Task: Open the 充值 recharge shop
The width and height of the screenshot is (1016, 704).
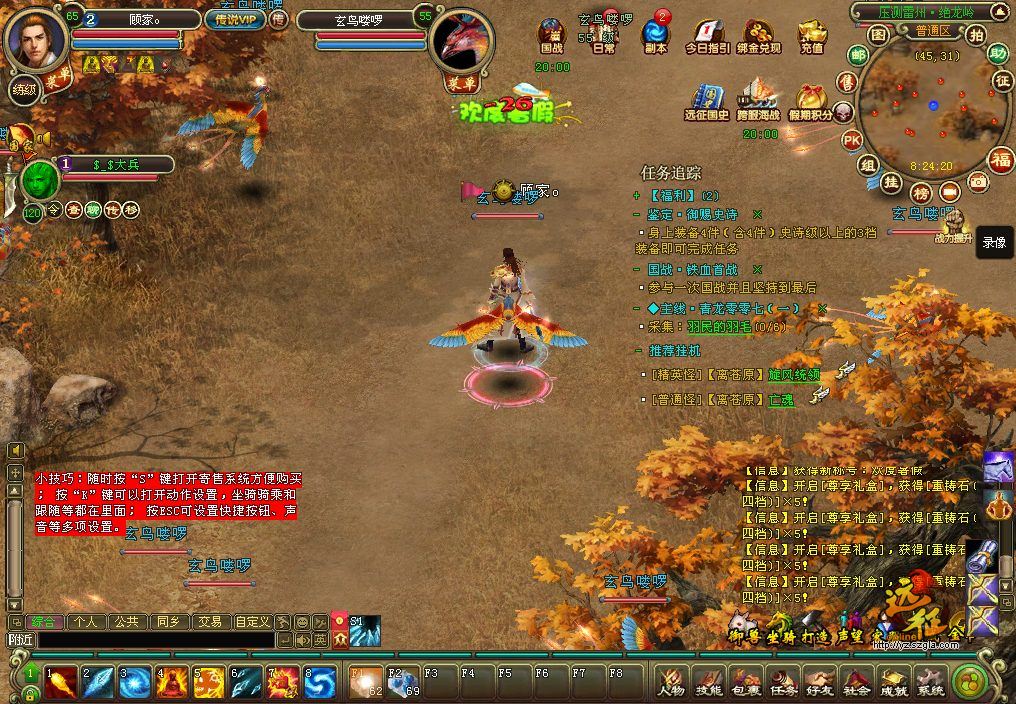Action: tap(811, 36)
